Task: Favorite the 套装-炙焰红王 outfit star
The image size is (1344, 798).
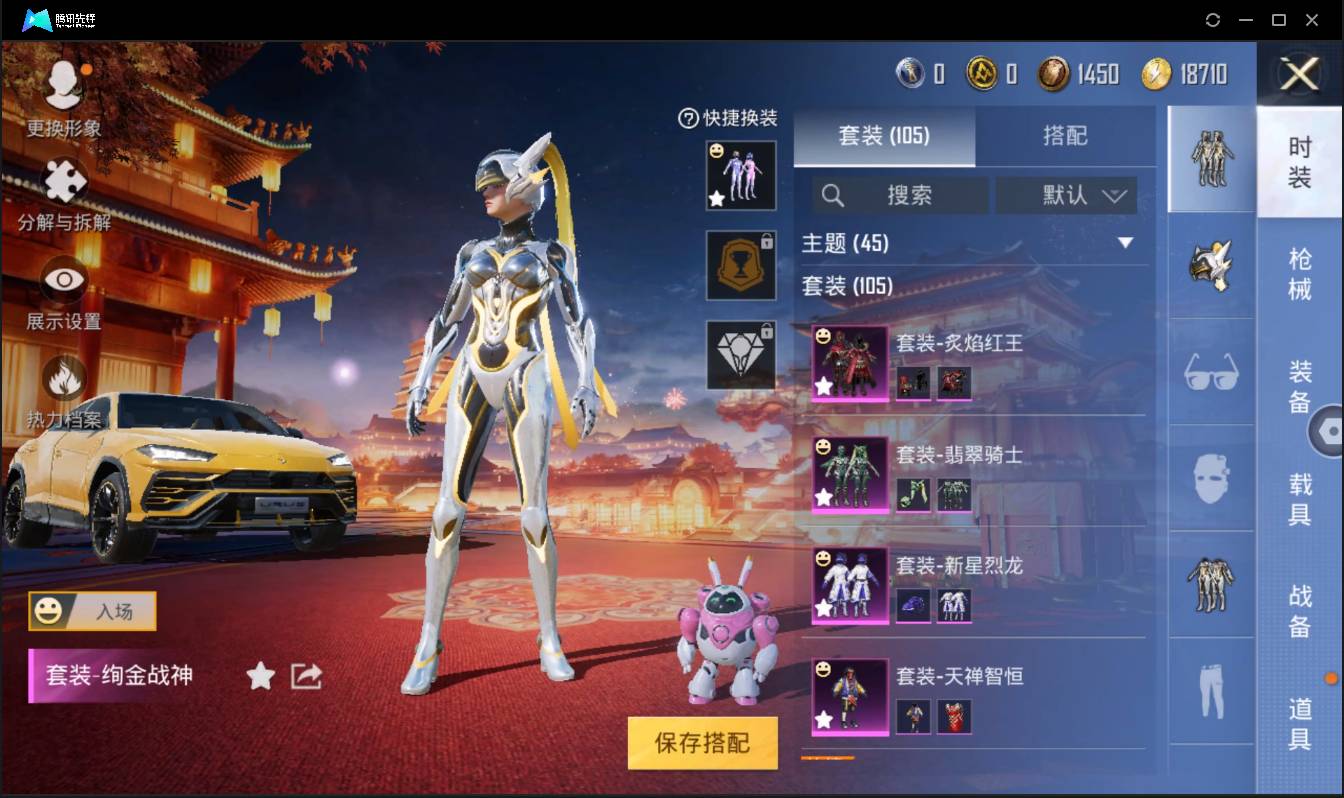Action: (x=823, y=385)
